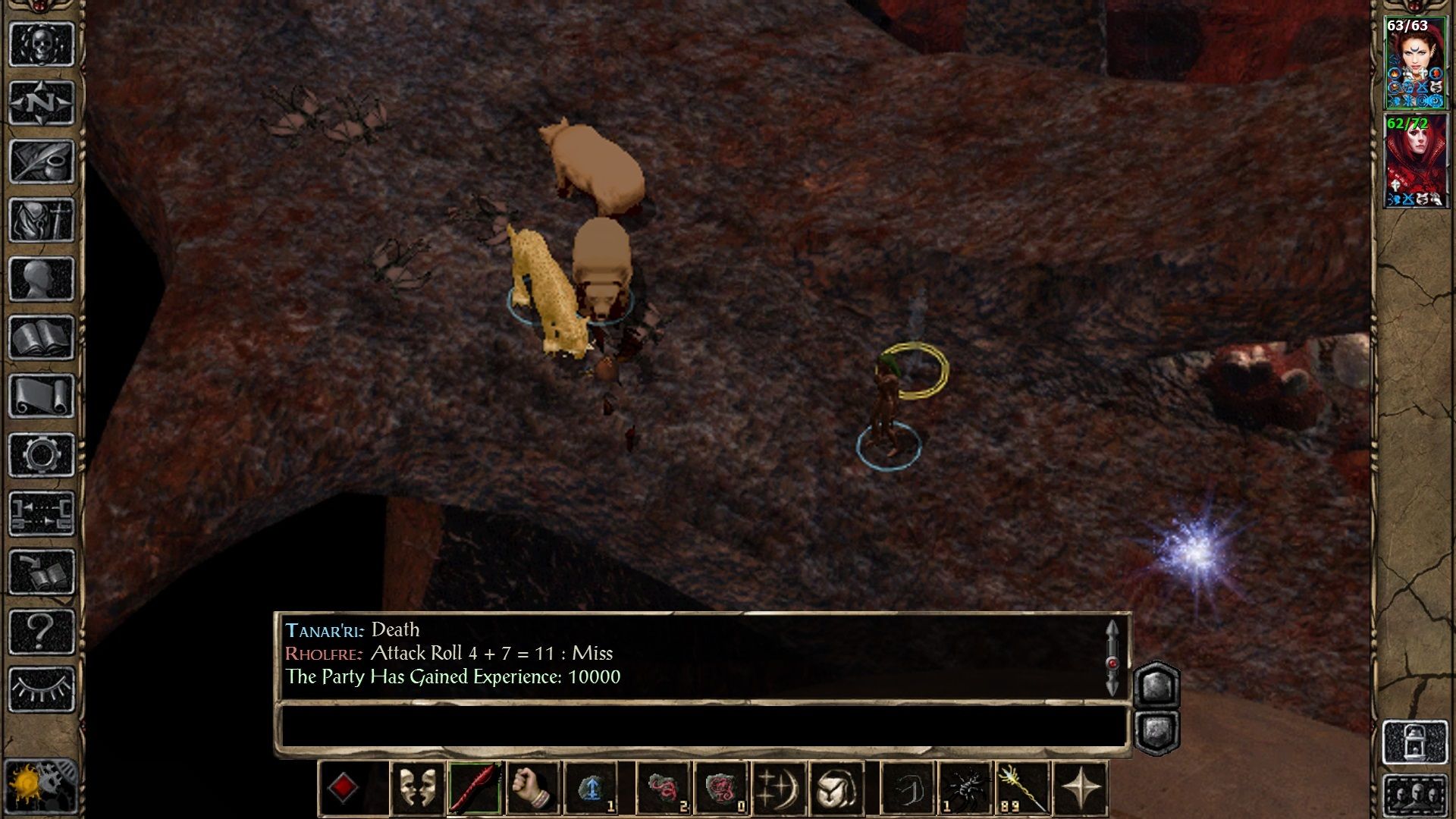Viewport: 1456px width, 819px height.
Task: Open the inventory armor-and-sword button
Action: pos(41,220)
